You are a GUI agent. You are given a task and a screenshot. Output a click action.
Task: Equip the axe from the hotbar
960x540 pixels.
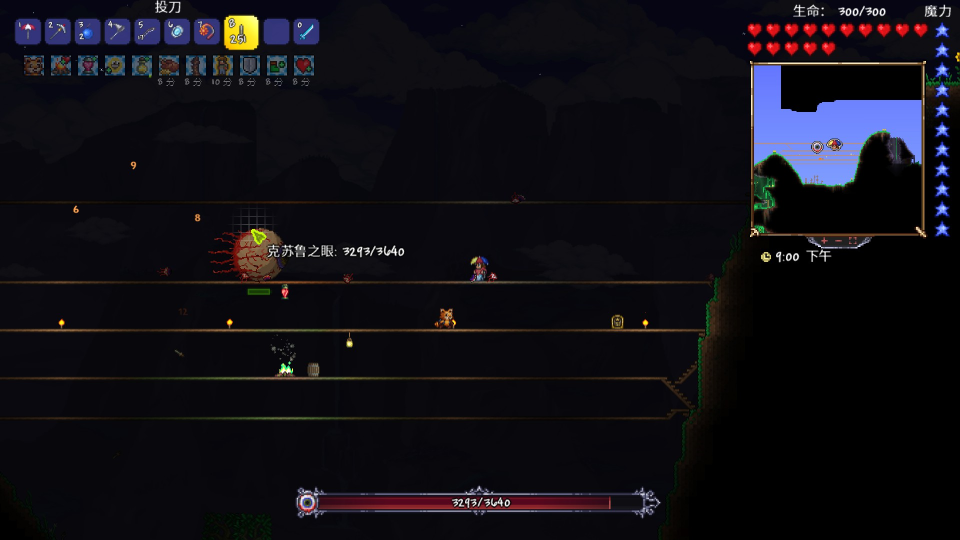point(118,32)
